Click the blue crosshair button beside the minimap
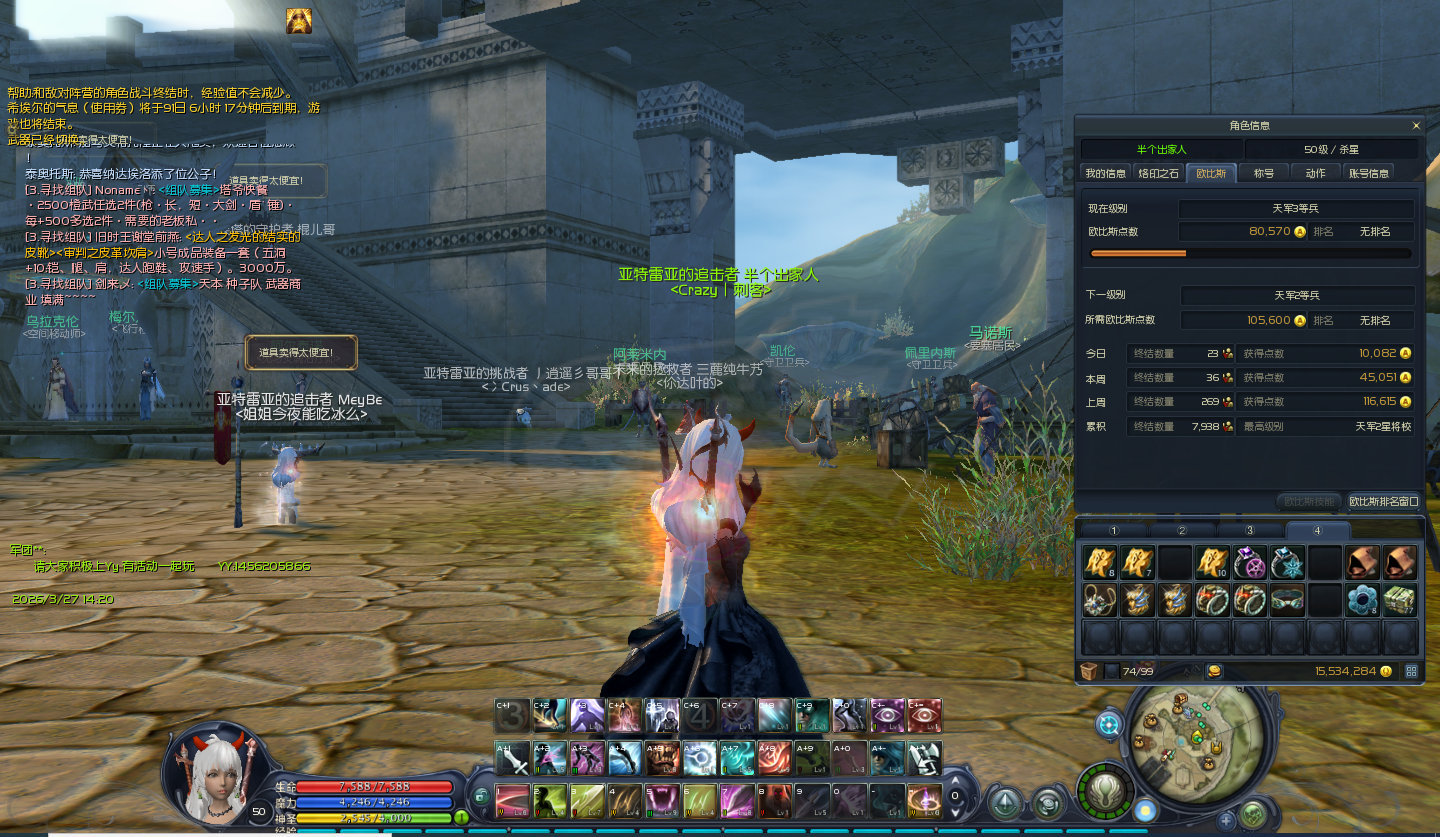This screenshot has height=837, width=1440. click(1109, 724)
